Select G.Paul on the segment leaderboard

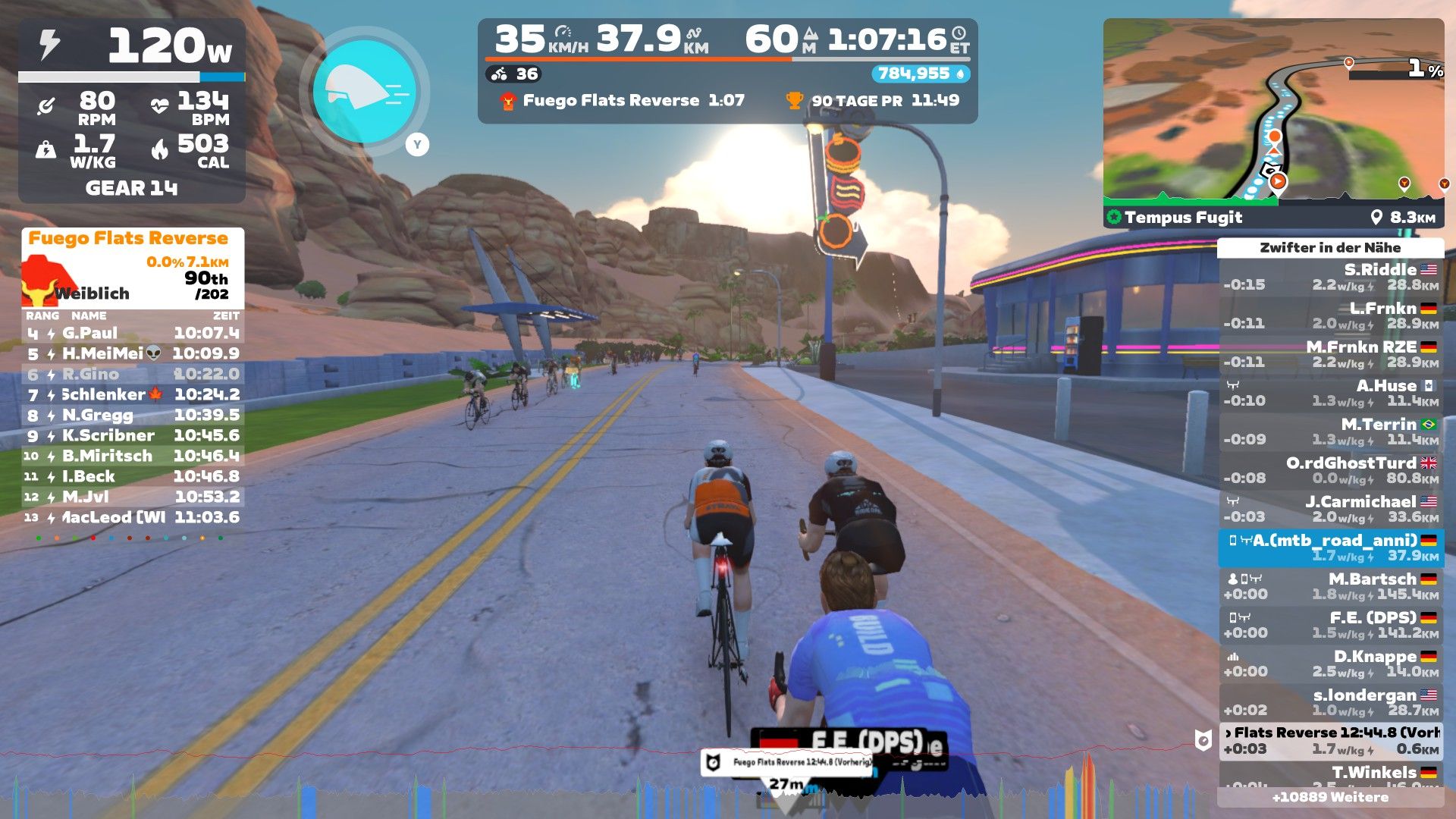coord(133,333)
